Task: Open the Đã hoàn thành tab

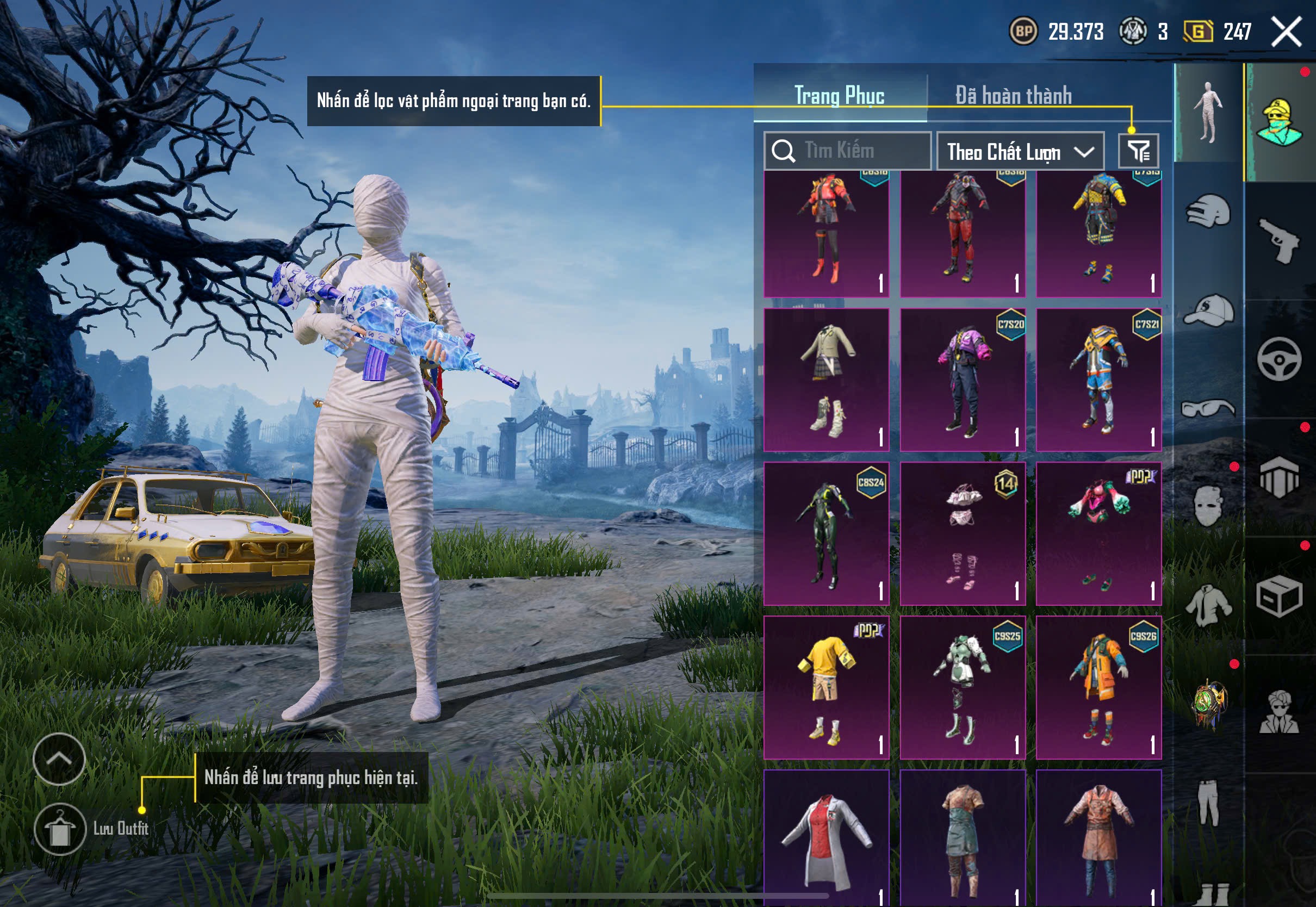Action: 1013,96
